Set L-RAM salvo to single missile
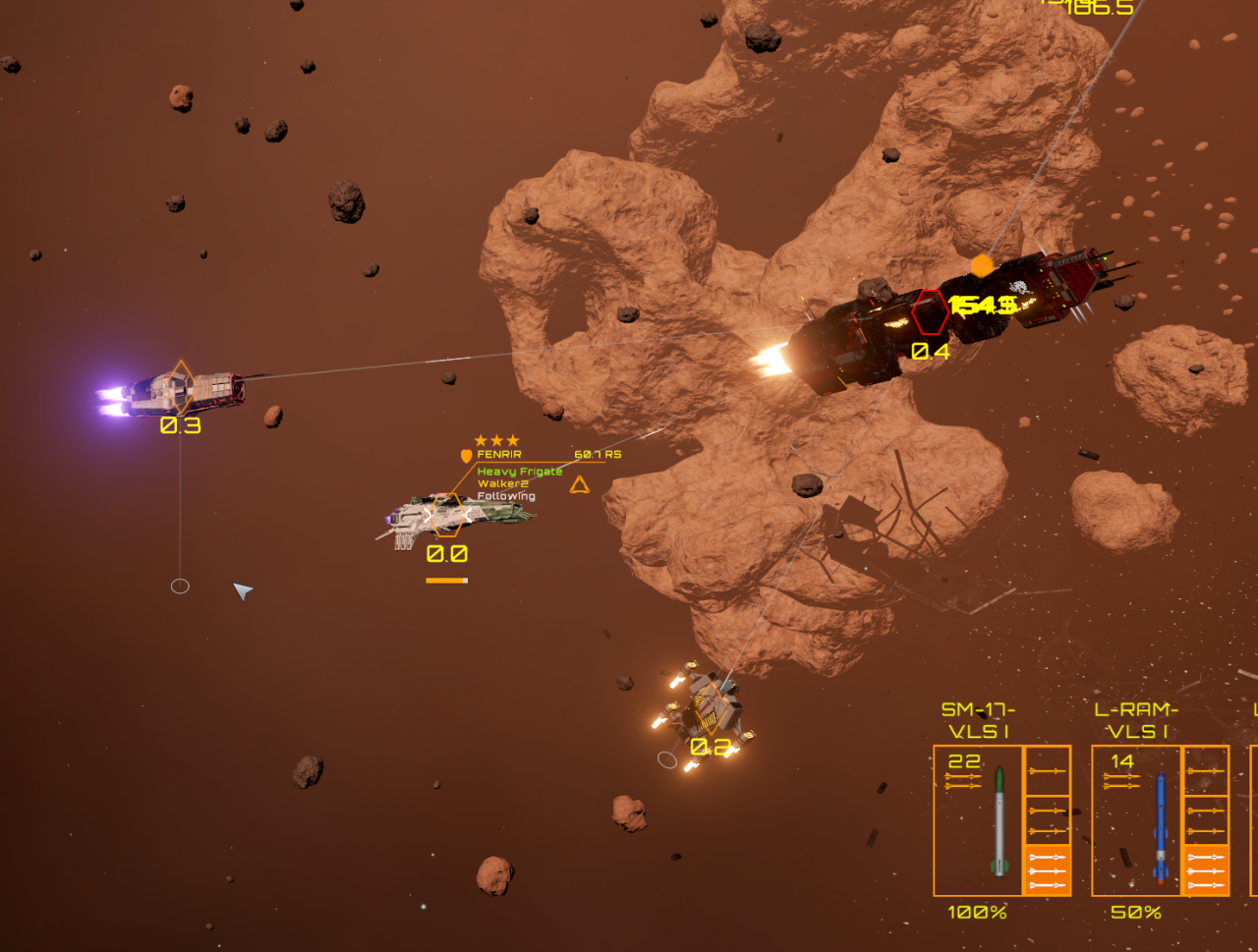 pyautogui.click(x=1205, y=771)
